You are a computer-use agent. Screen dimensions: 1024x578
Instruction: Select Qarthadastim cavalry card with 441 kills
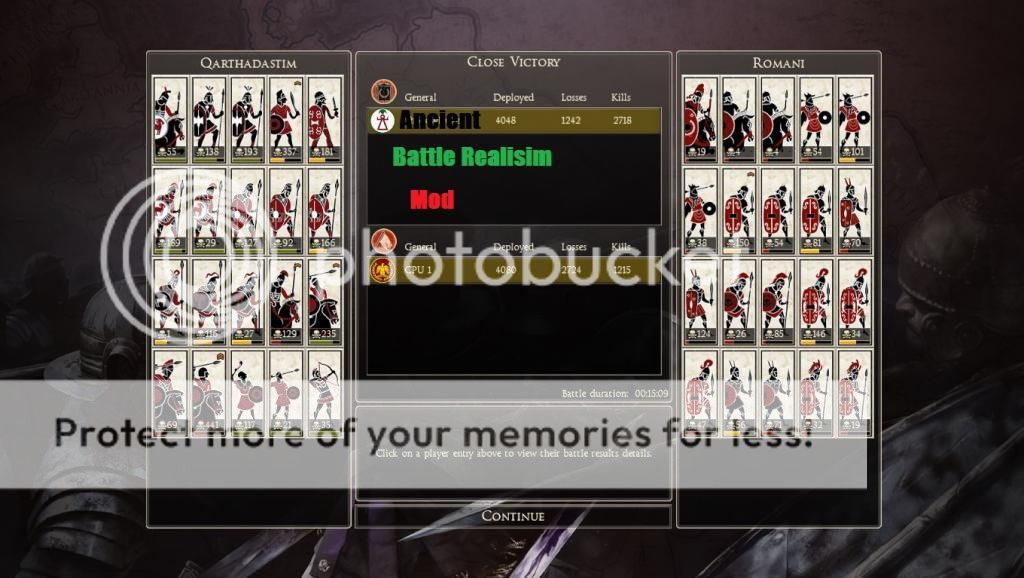[208, 391]
